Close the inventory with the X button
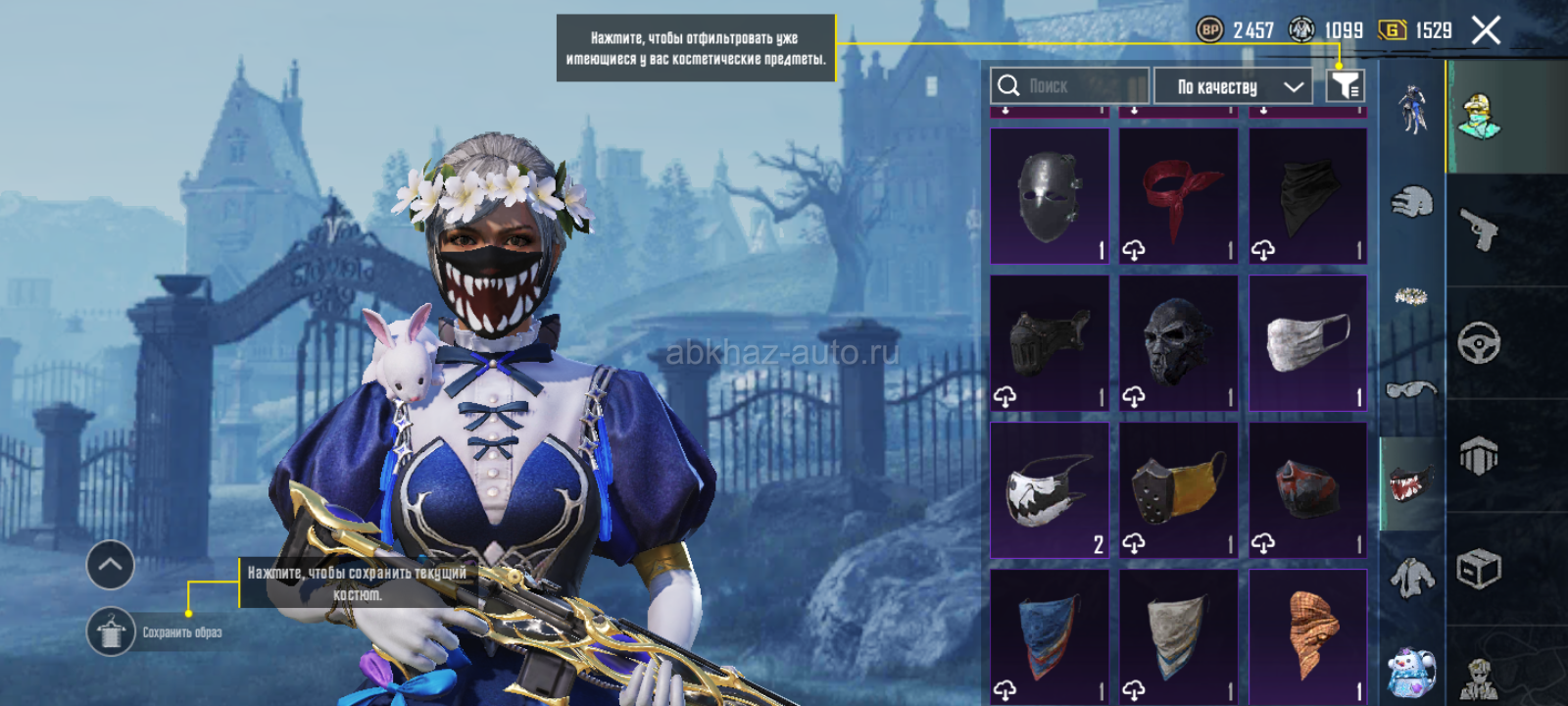 coord(1486,31)
